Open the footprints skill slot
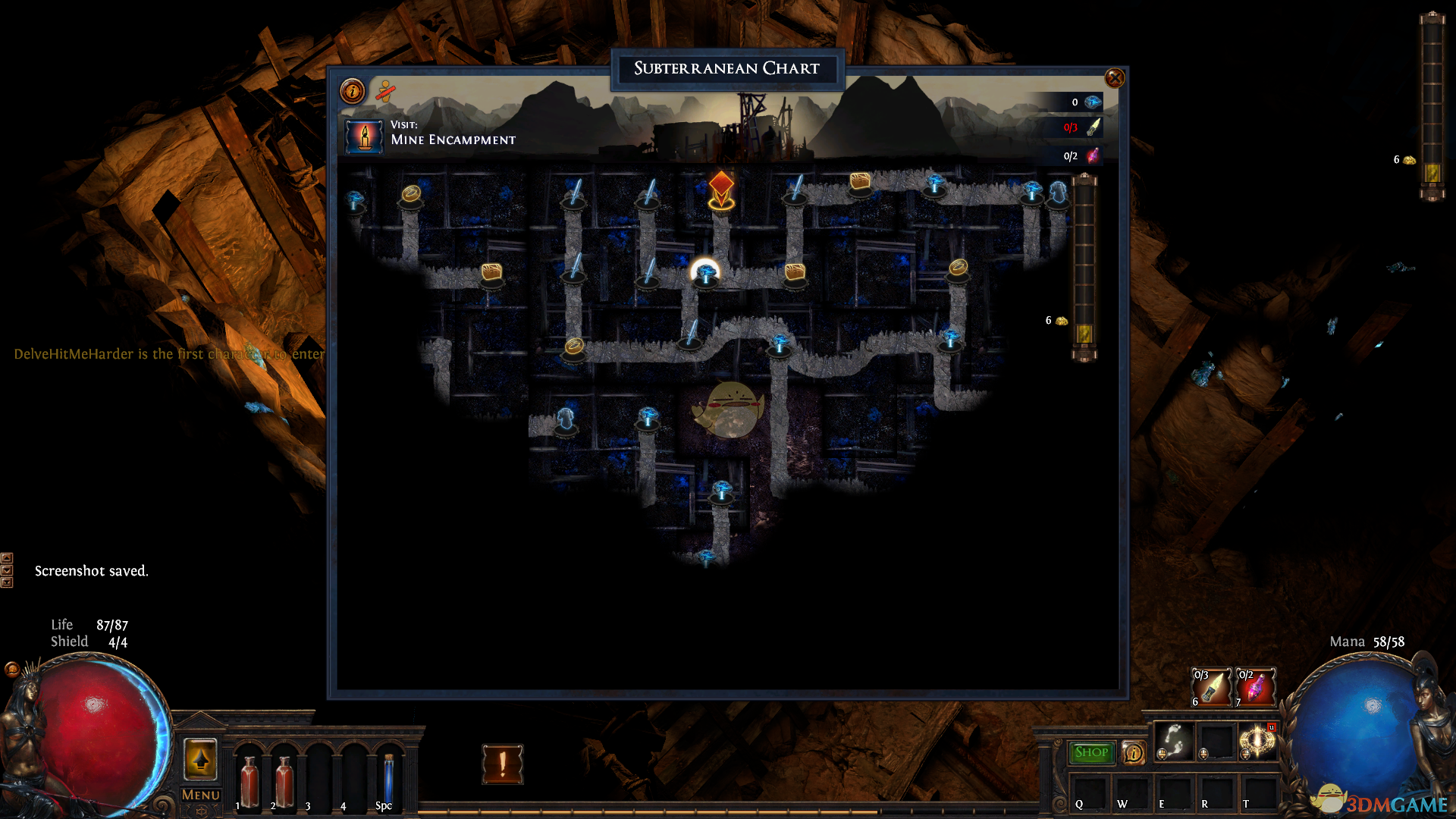The height and width of the screenshot is (819, 1456). (x=1173, y=741)
